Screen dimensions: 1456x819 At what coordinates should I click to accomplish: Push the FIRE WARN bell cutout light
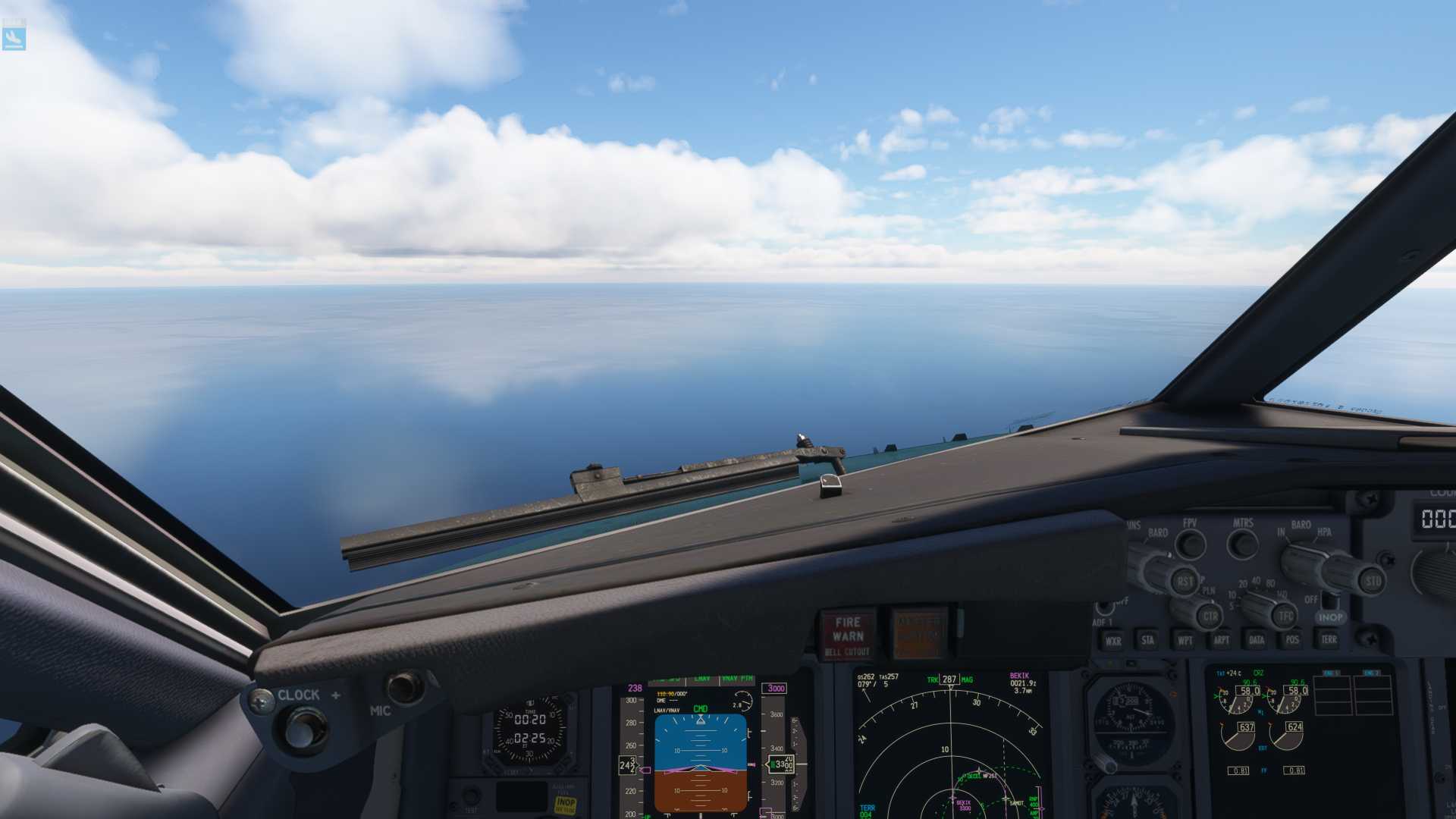point(848,635)
